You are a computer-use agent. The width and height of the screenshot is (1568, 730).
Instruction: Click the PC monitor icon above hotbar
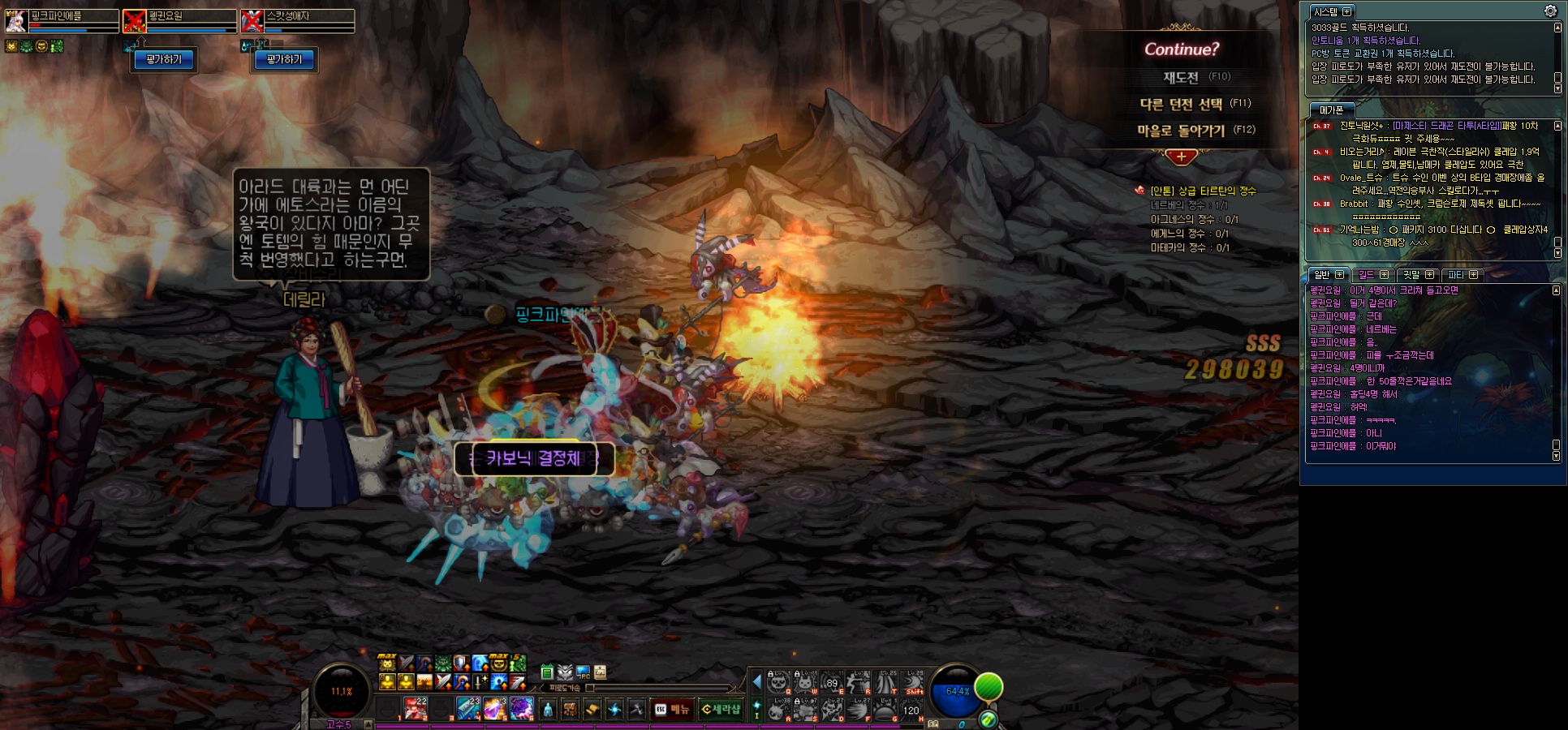click(x=583, y=672)
